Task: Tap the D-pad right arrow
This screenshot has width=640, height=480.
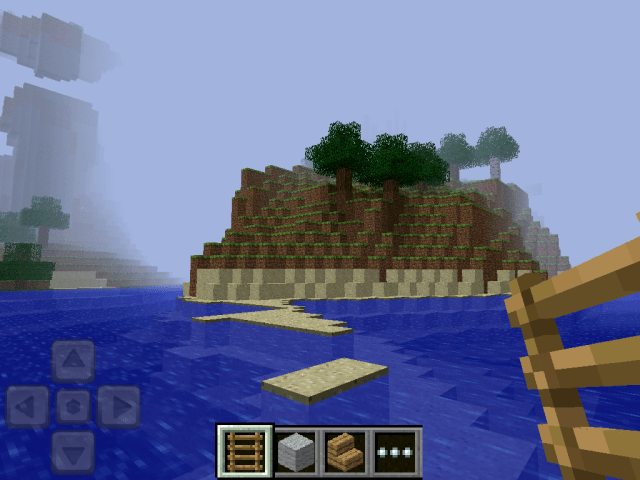Action: (118, 406)
